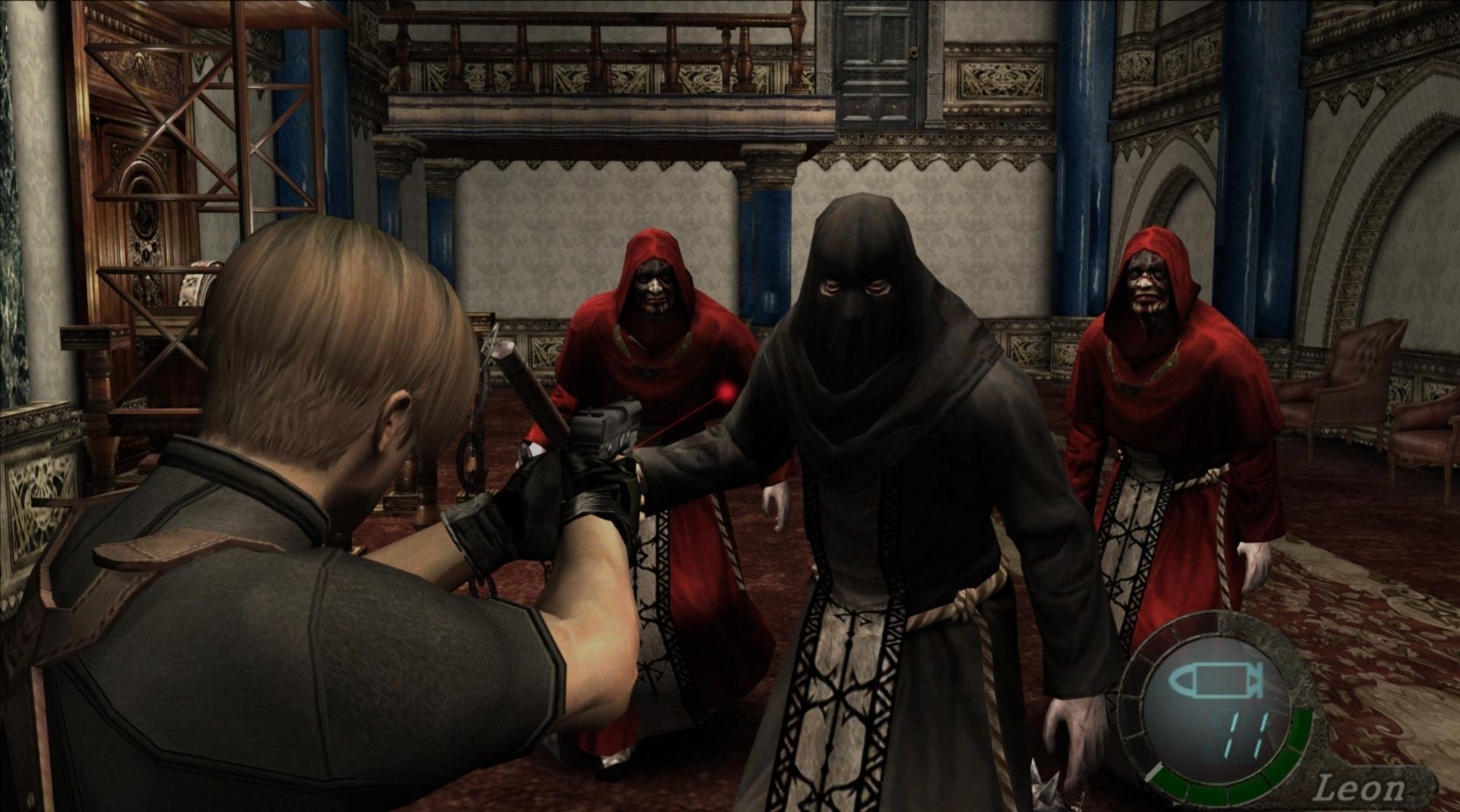Click the red laser sight dot
The image size is (1460, 812).
click(x=725, y=392)
